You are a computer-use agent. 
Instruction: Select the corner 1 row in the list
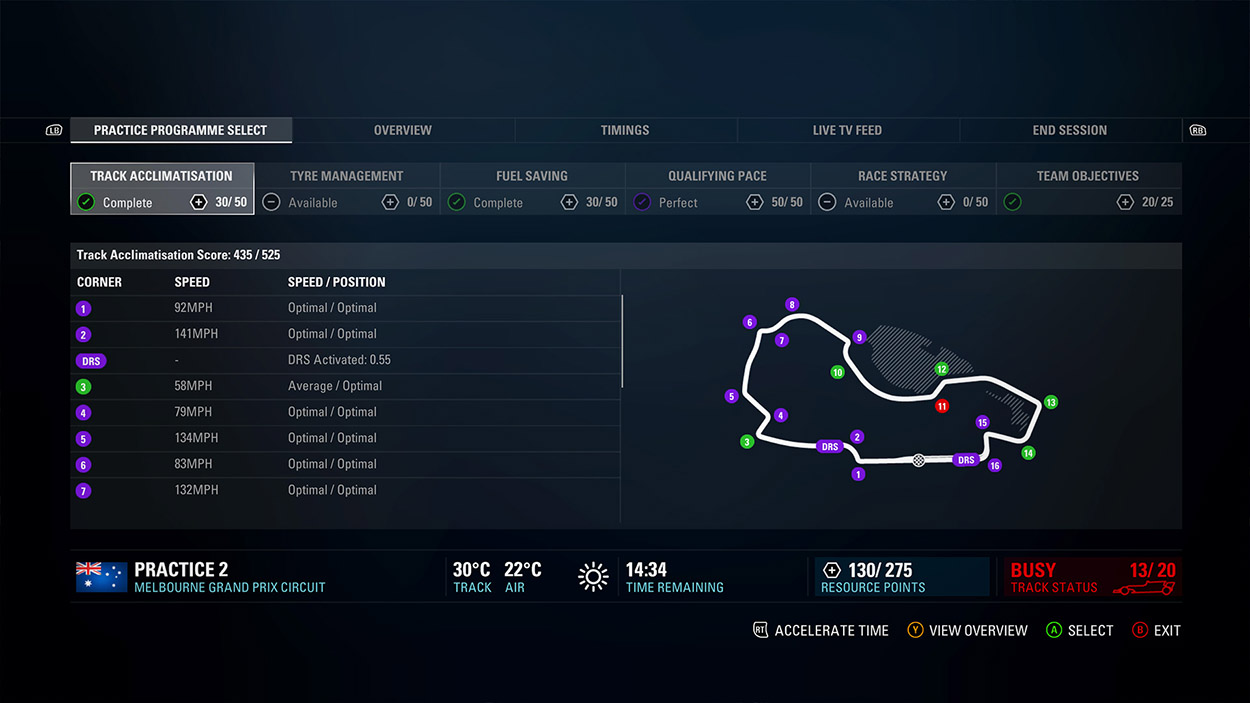coord(345,308)
